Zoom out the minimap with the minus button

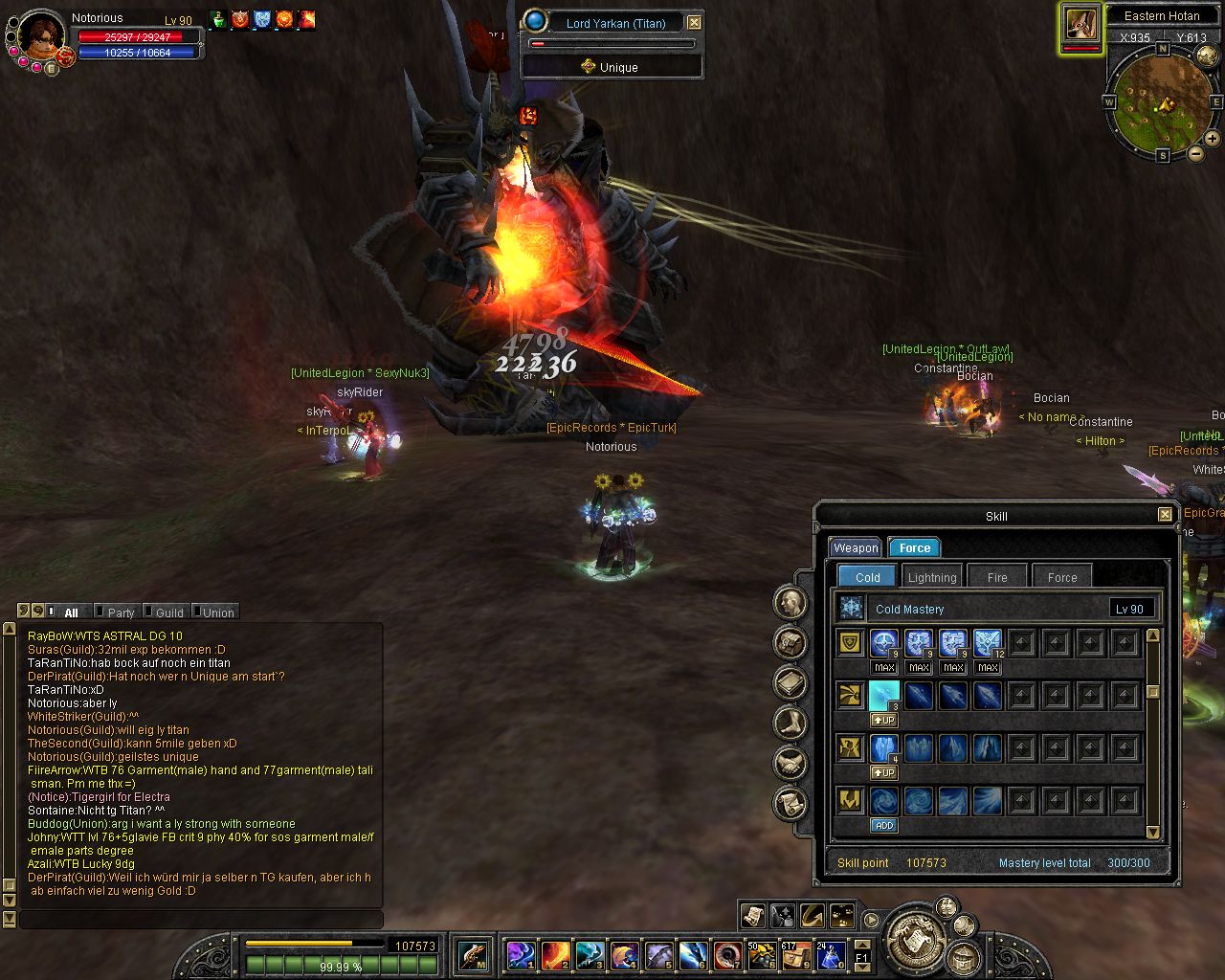tap(1196, 153)
